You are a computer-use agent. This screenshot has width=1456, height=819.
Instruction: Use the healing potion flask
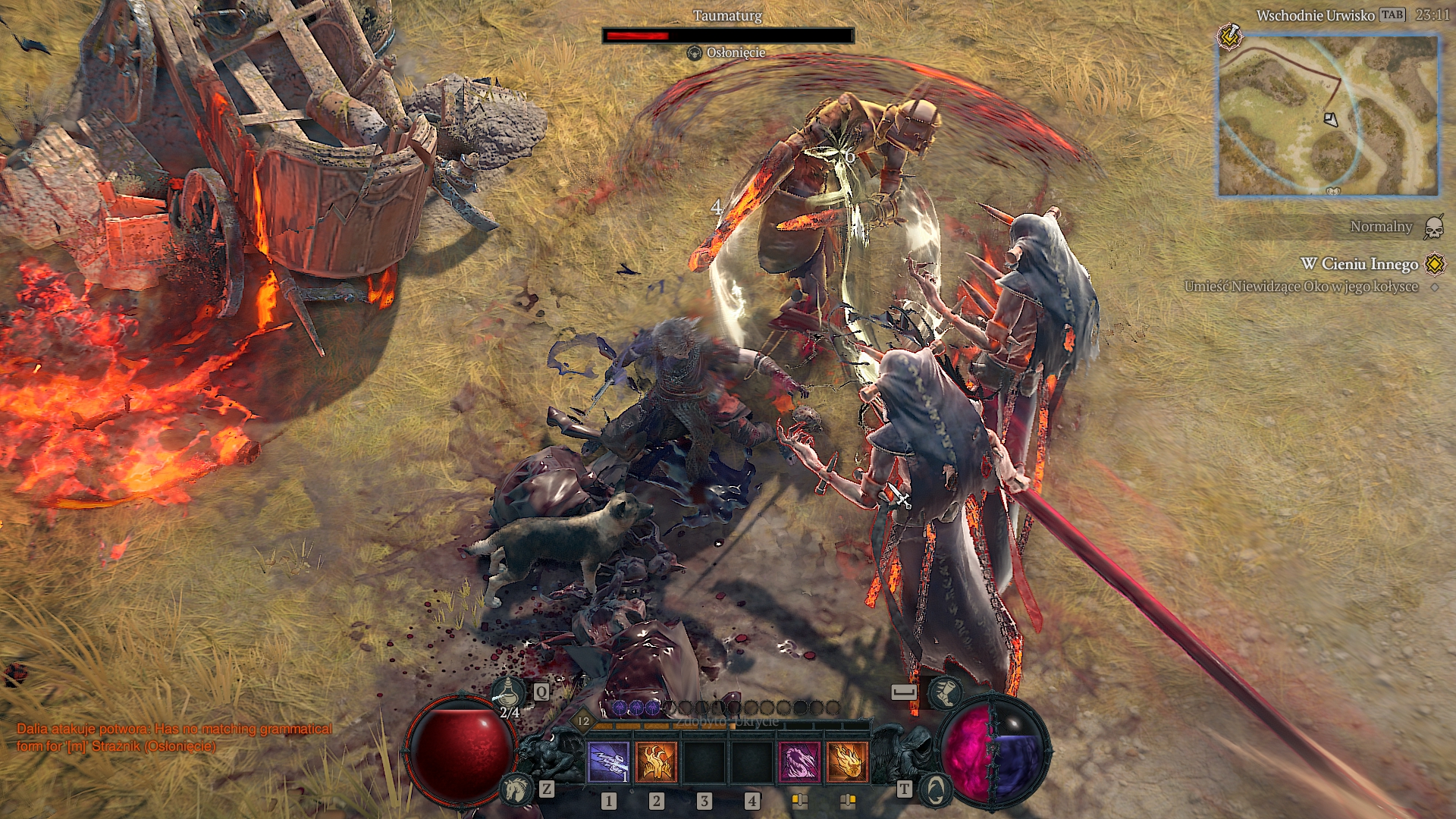tap(509, 694)
